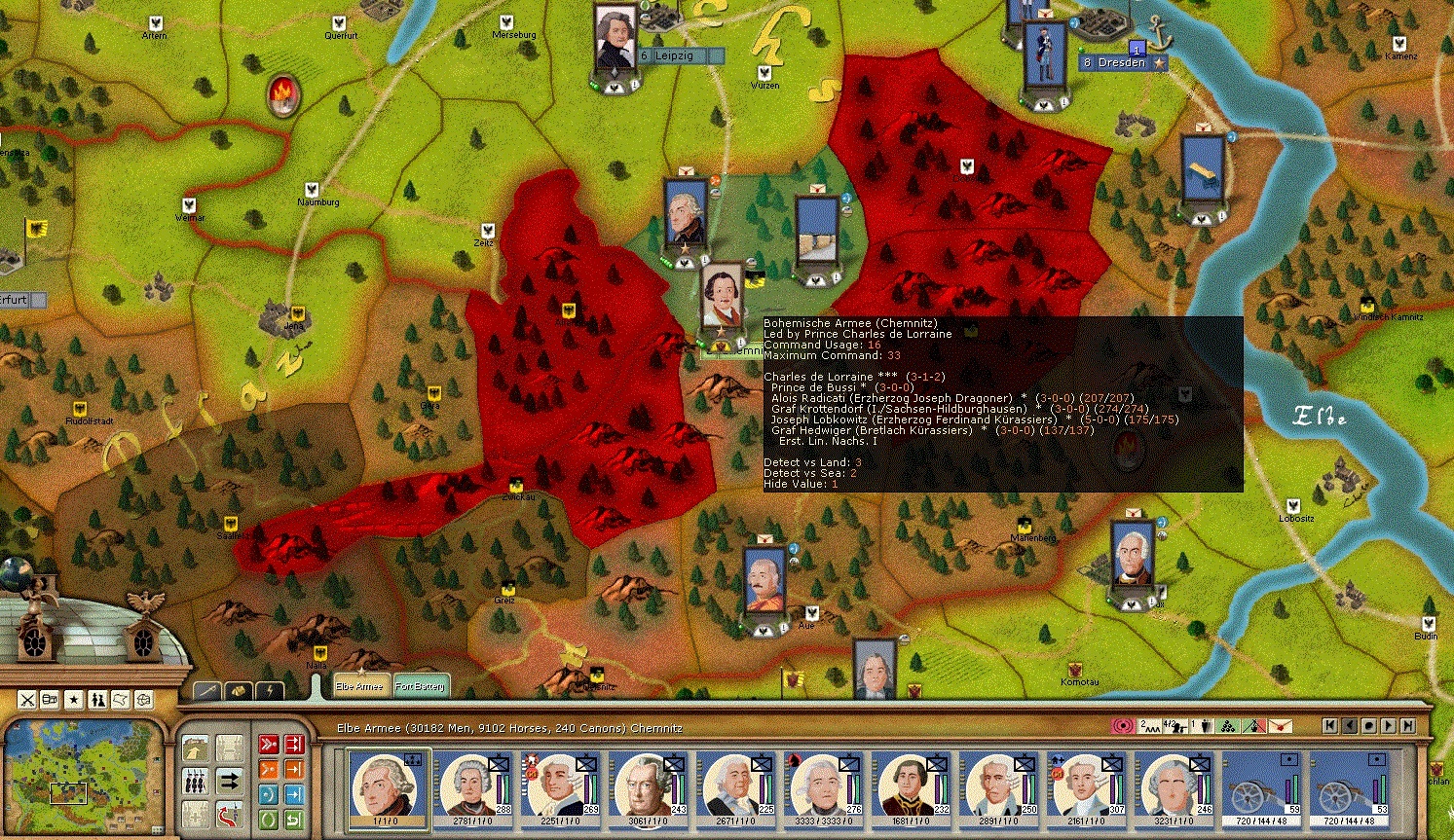Select the crossed swords battles icon
The width and height of the screenshot is (1454, 840).
[26, 699]
